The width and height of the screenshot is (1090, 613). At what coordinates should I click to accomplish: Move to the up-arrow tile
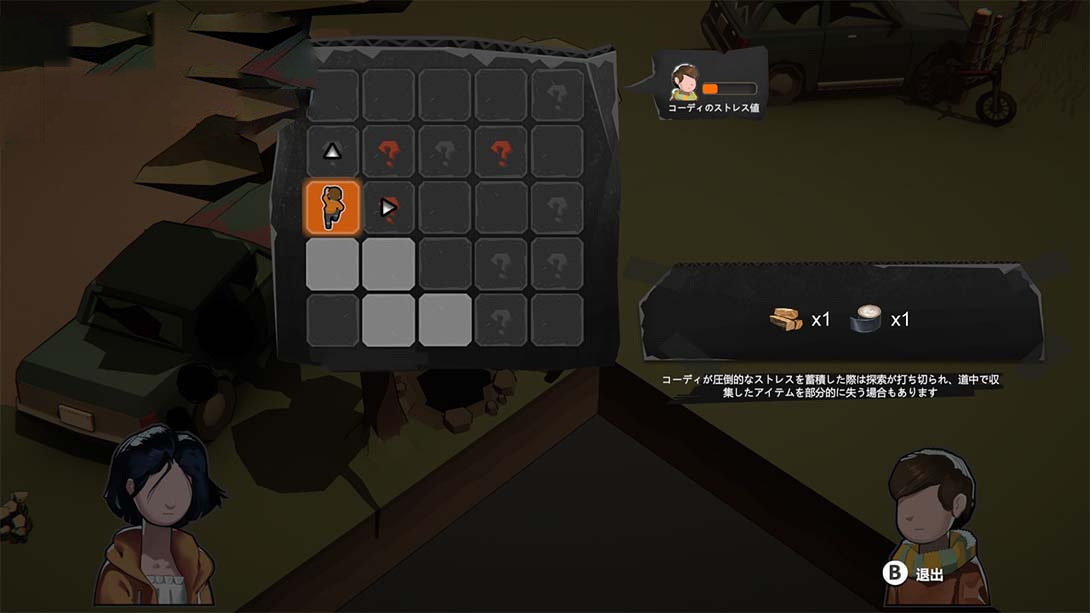(332, 152)
